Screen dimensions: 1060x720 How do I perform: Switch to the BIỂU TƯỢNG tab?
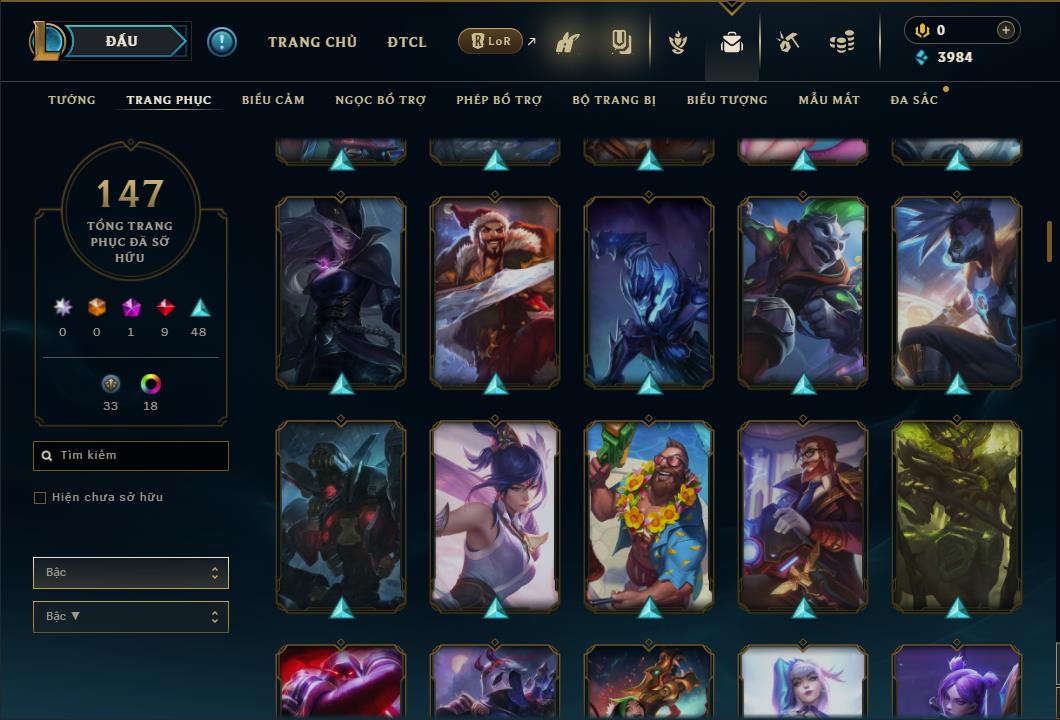(x=727, y=100)
